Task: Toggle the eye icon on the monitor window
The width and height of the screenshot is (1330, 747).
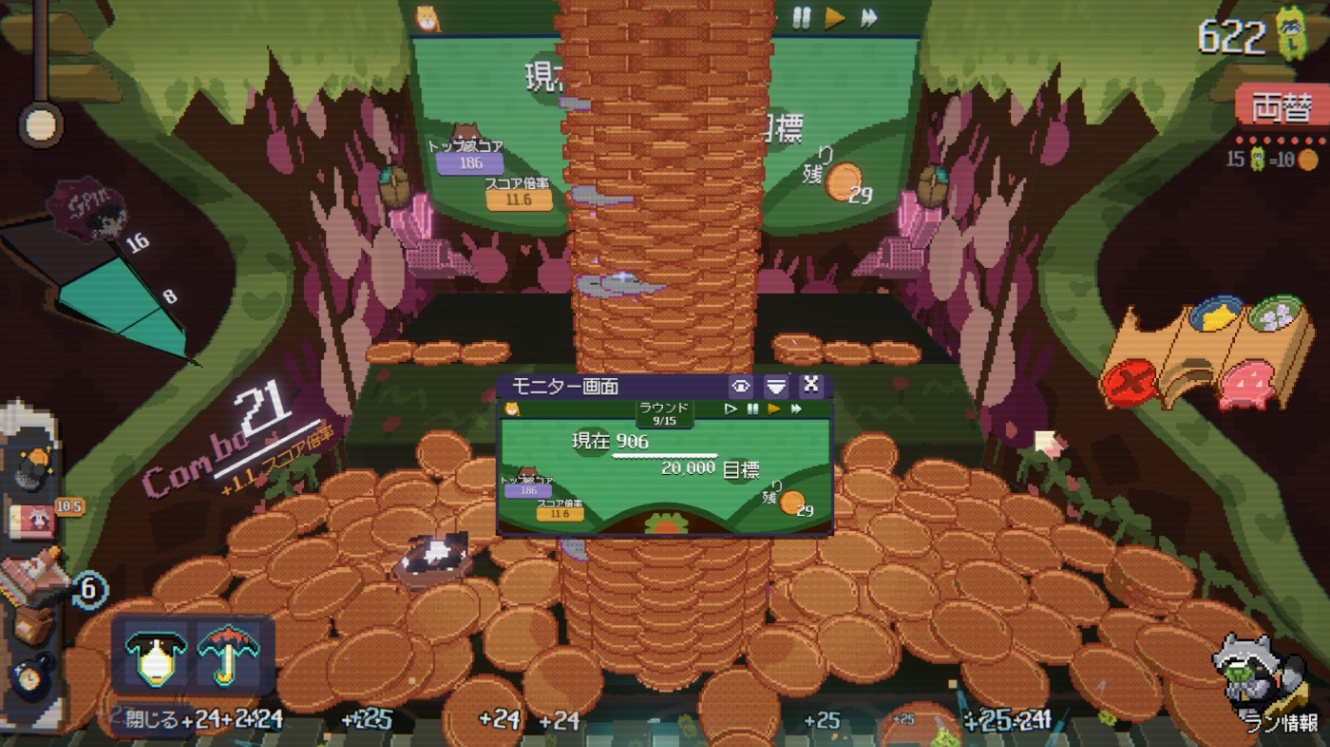Action: (741, 386)
